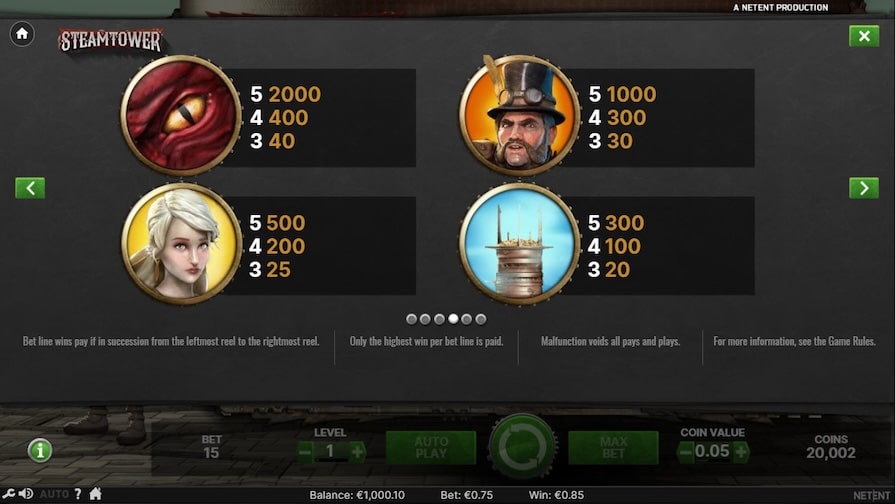
Task: Decrease the bet level
Action: pos(305,451)
